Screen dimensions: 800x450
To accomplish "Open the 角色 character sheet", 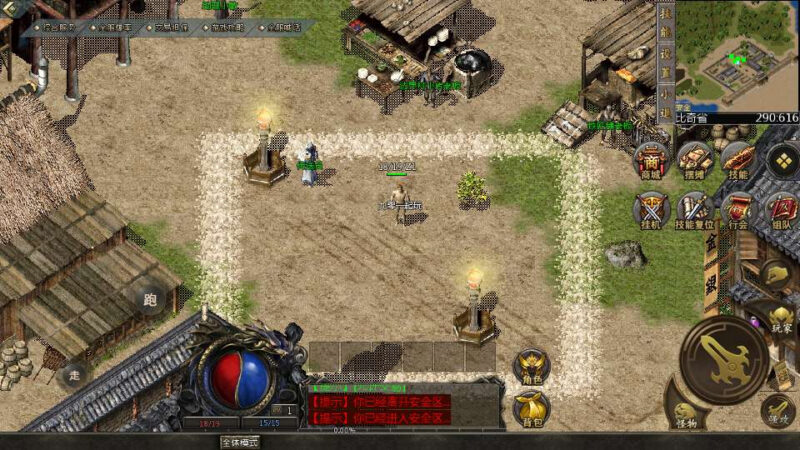I will click(531, 368).
